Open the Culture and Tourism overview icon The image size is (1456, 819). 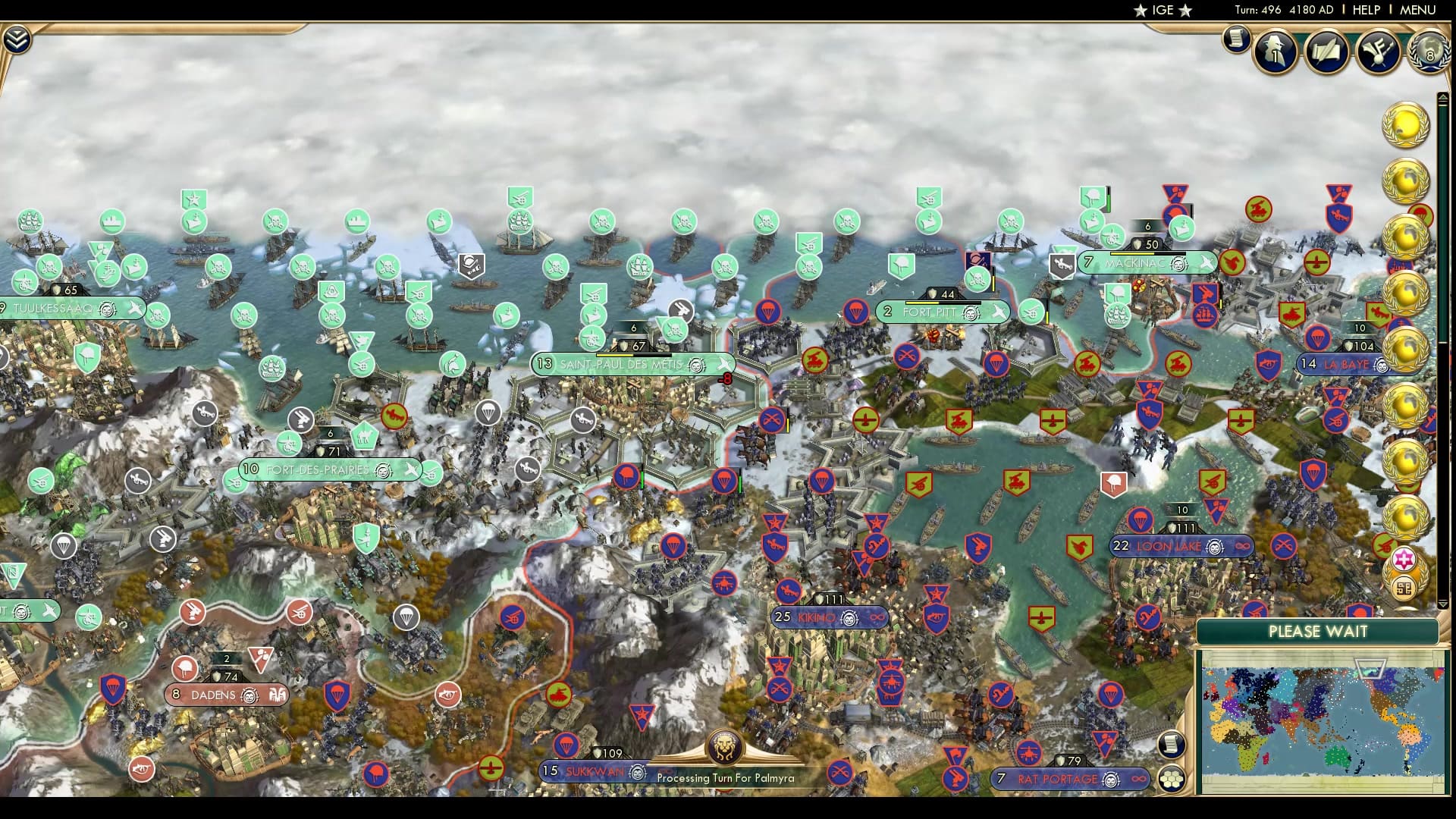pyautogui.click(x=1378, y=52)
